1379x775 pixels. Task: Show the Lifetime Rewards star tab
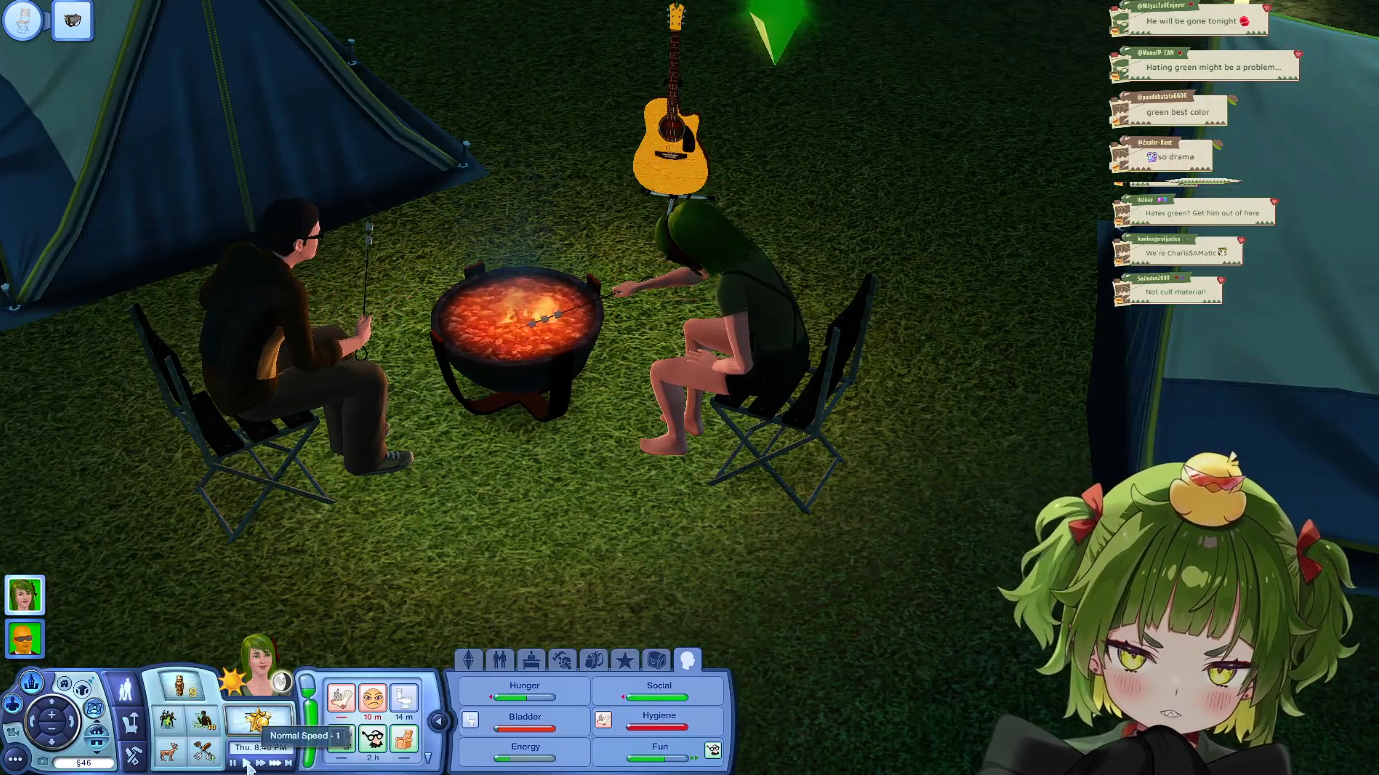625,660
